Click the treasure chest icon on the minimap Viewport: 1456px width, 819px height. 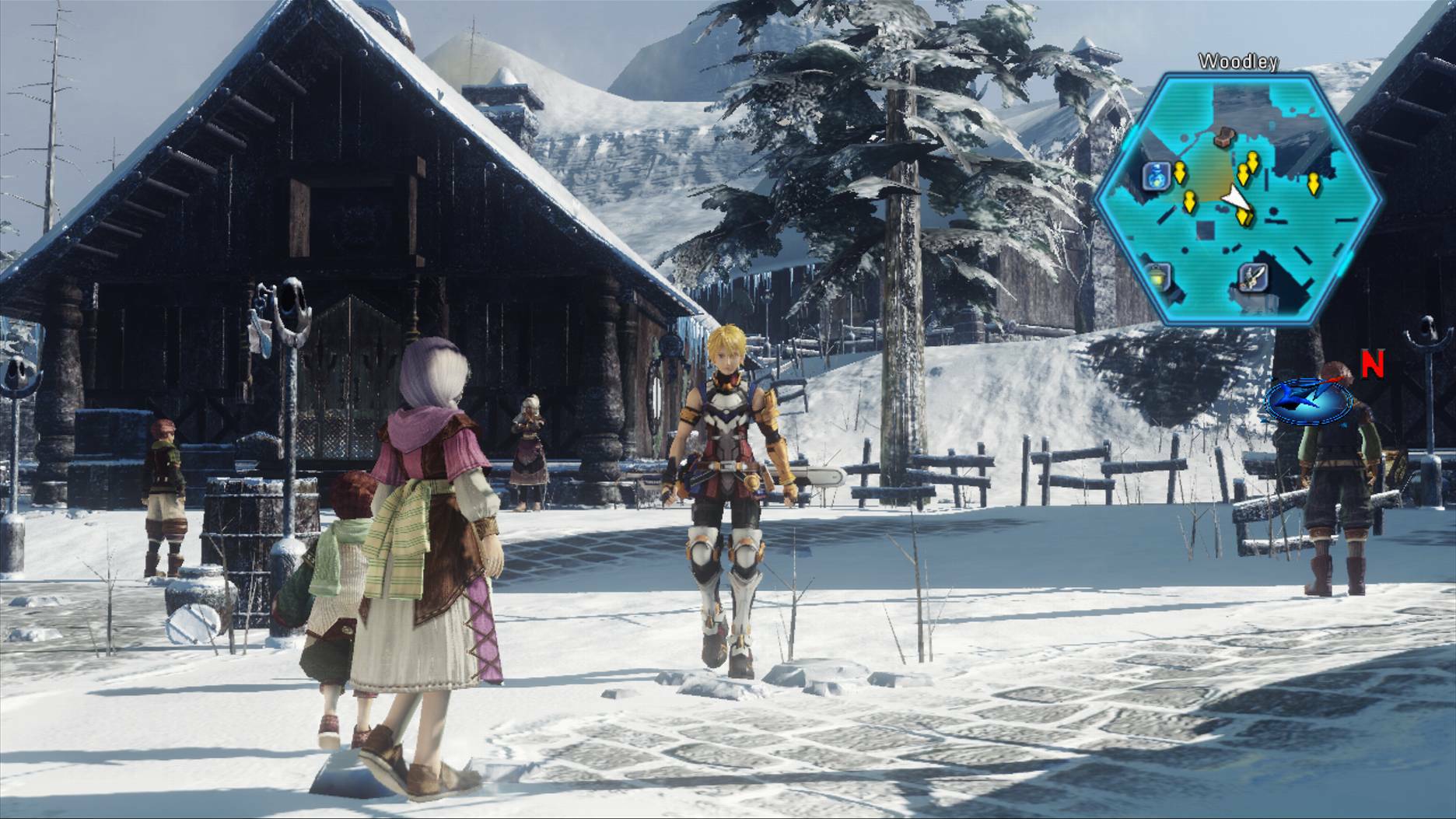[1224, 137]
